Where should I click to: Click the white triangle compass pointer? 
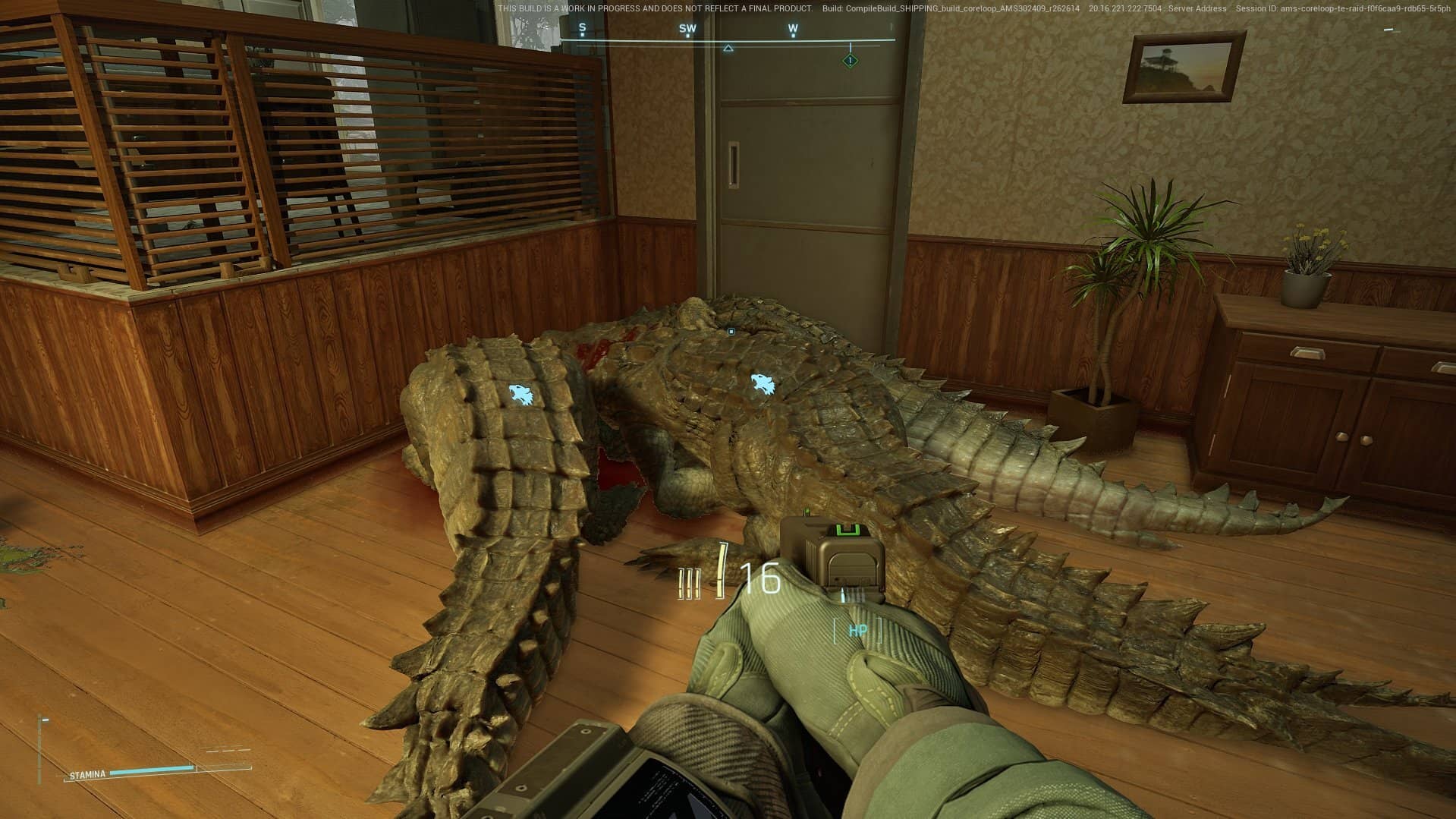click(x=728, y=49)
